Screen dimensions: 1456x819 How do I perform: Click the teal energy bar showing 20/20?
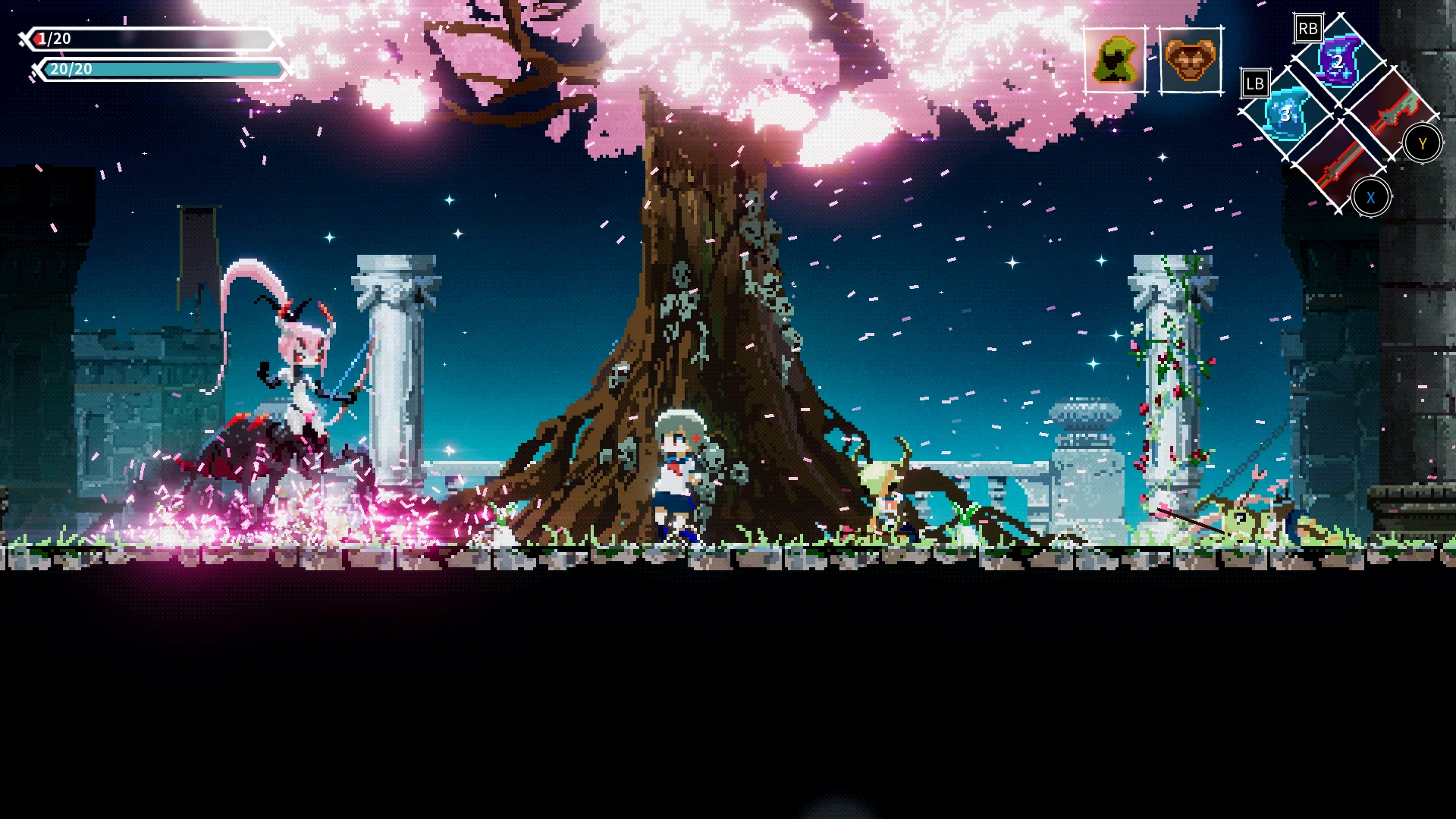pos(155,70)
